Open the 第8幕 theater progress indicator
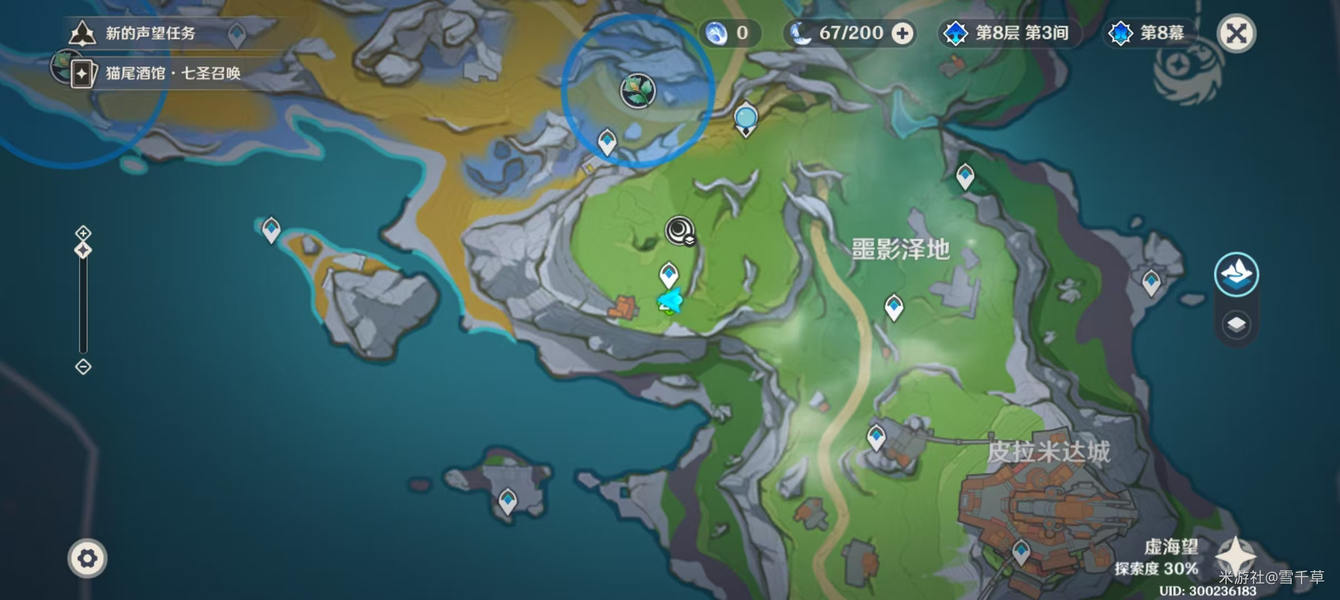This screenshot has width=1340, height=600. [x=1147, y=33]
